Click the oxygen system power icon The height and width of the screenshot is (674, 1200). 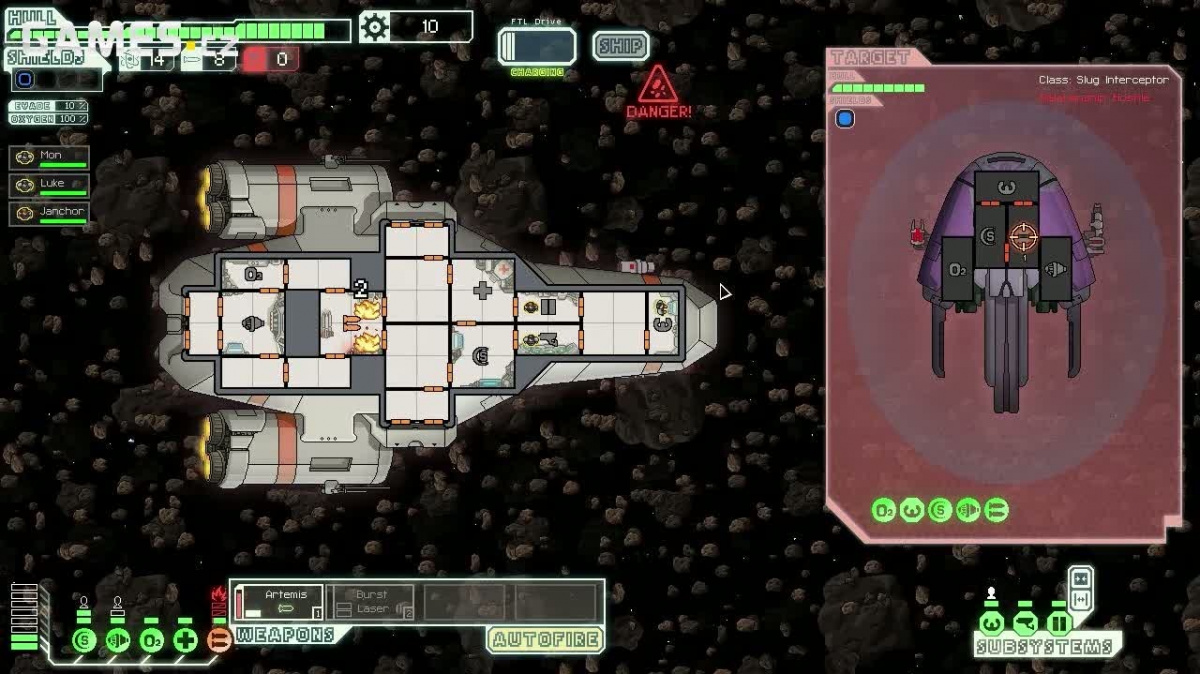pyautogui.click(x=152, y=640)
